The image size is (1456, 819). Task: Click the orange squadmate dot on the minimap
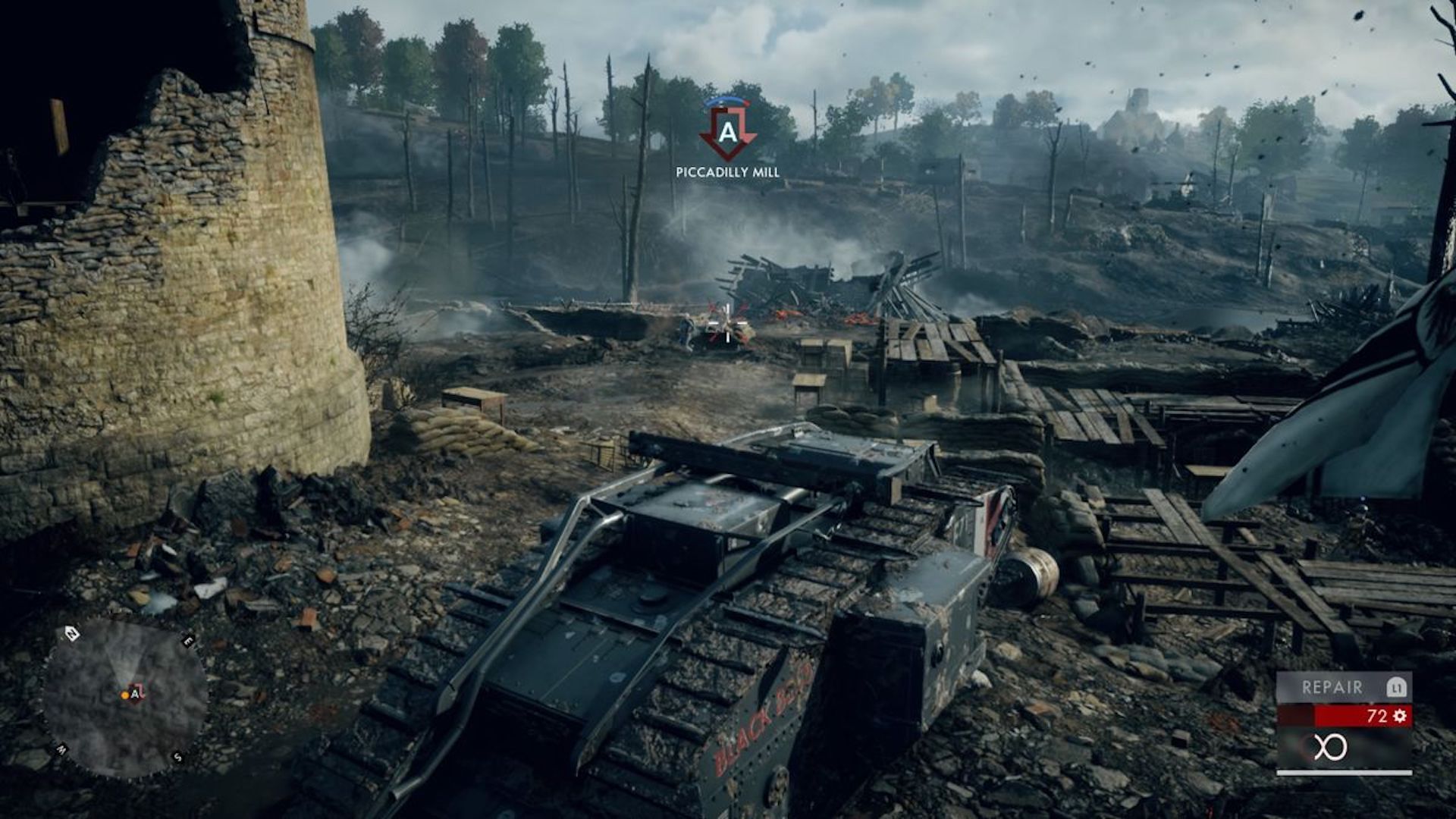click(124, 695)
